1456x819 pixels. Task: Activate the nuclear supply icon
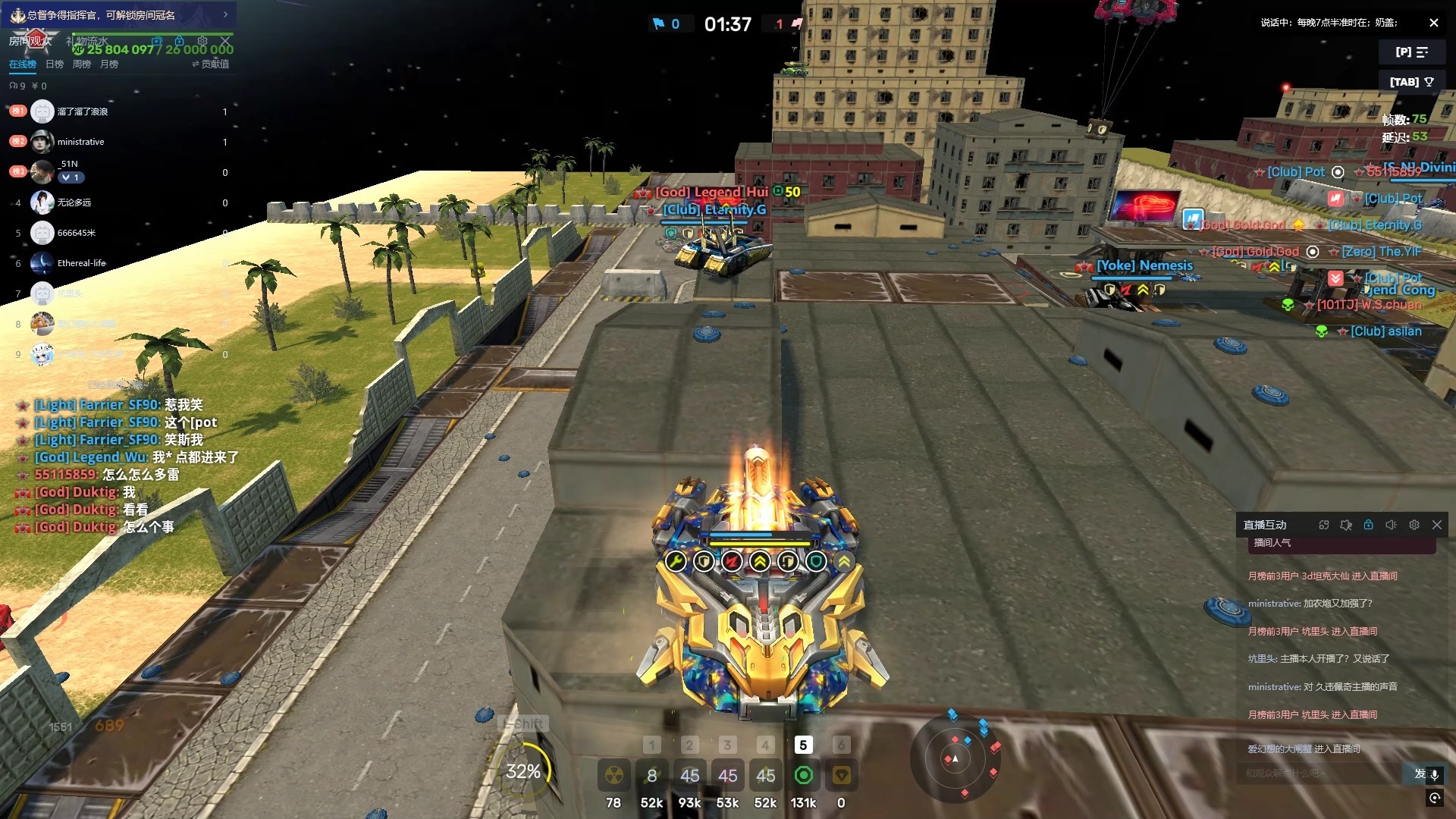(x=613, y=776)
